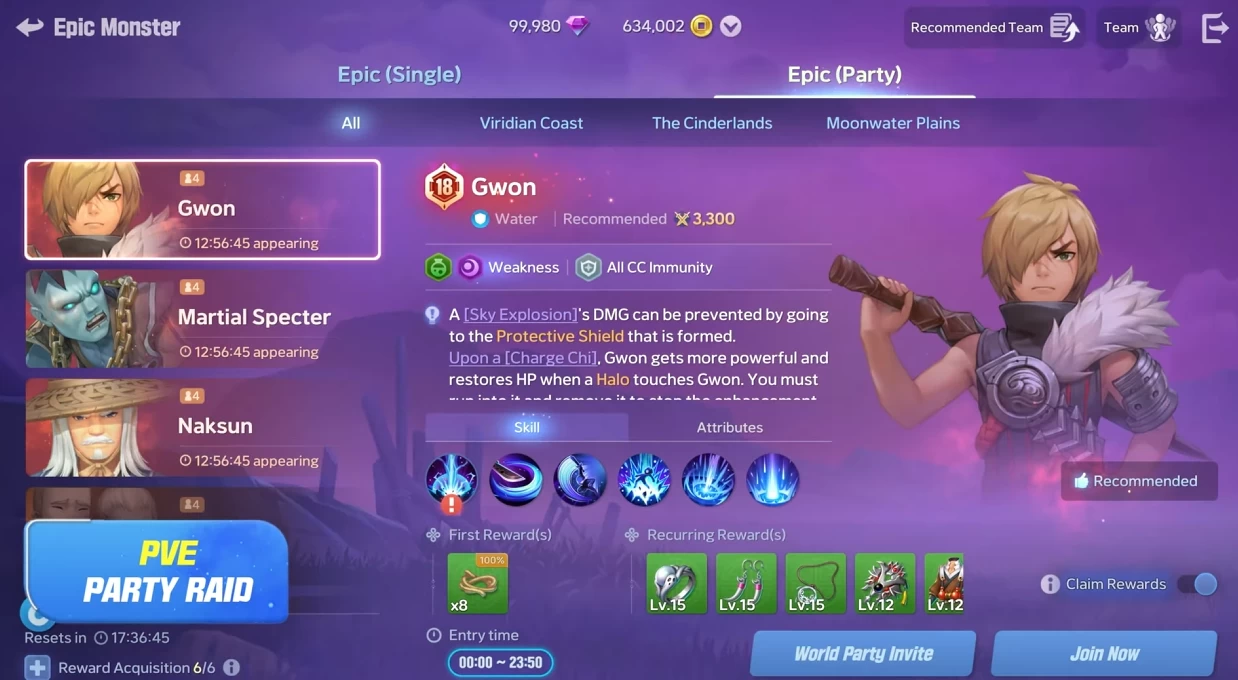Filter monsters by The Cinderlands
Image resolution: width=1238 pixels, height=680 pixels.
pos(712,123)
